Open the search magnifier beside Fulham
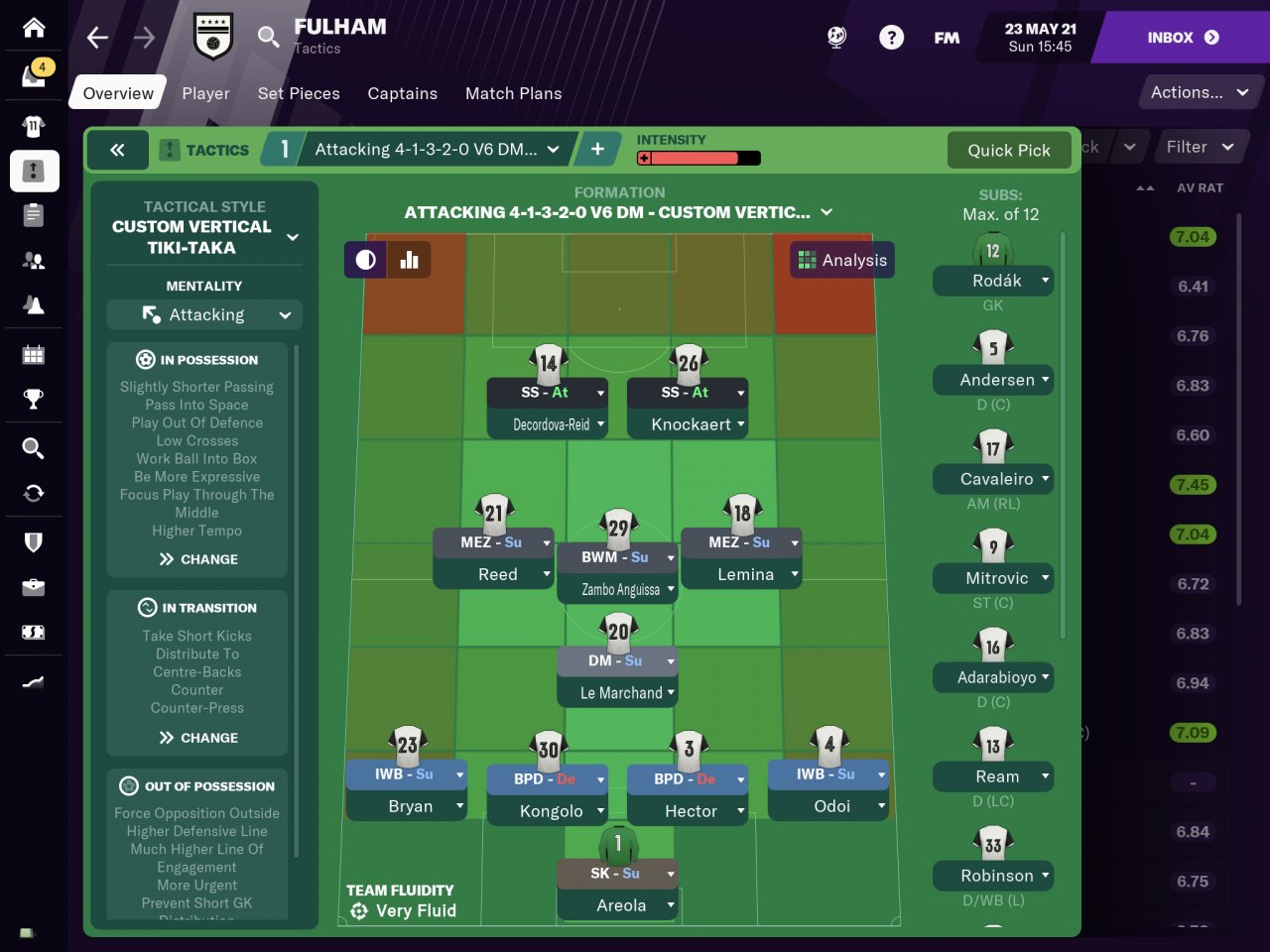1270x952 pixels. (x=268, y=38)
